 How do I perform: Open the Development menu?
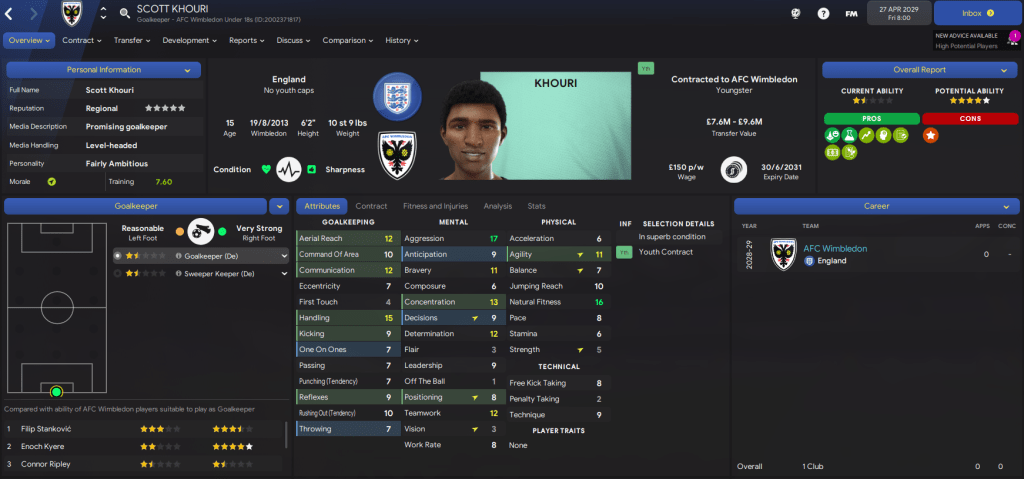(x=189, y=41)
